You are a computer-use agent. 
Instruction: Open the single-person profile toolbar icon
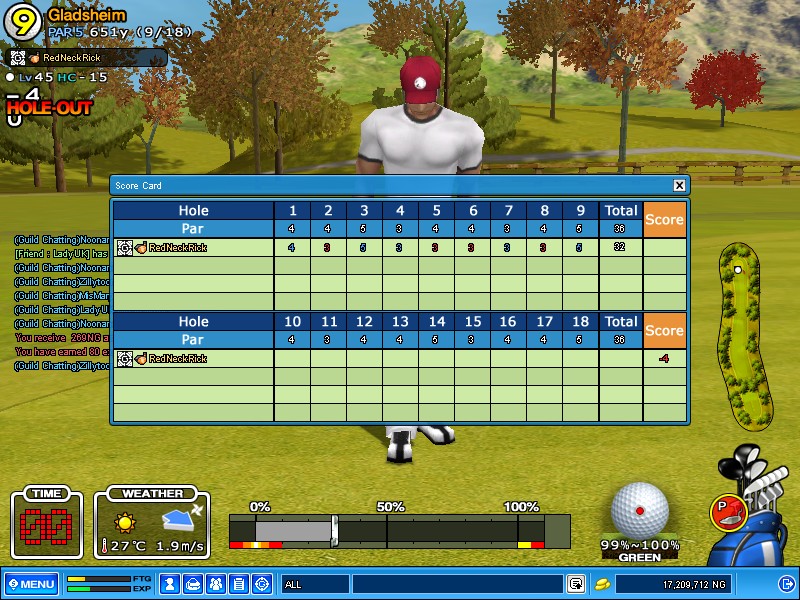coord(171,584)
